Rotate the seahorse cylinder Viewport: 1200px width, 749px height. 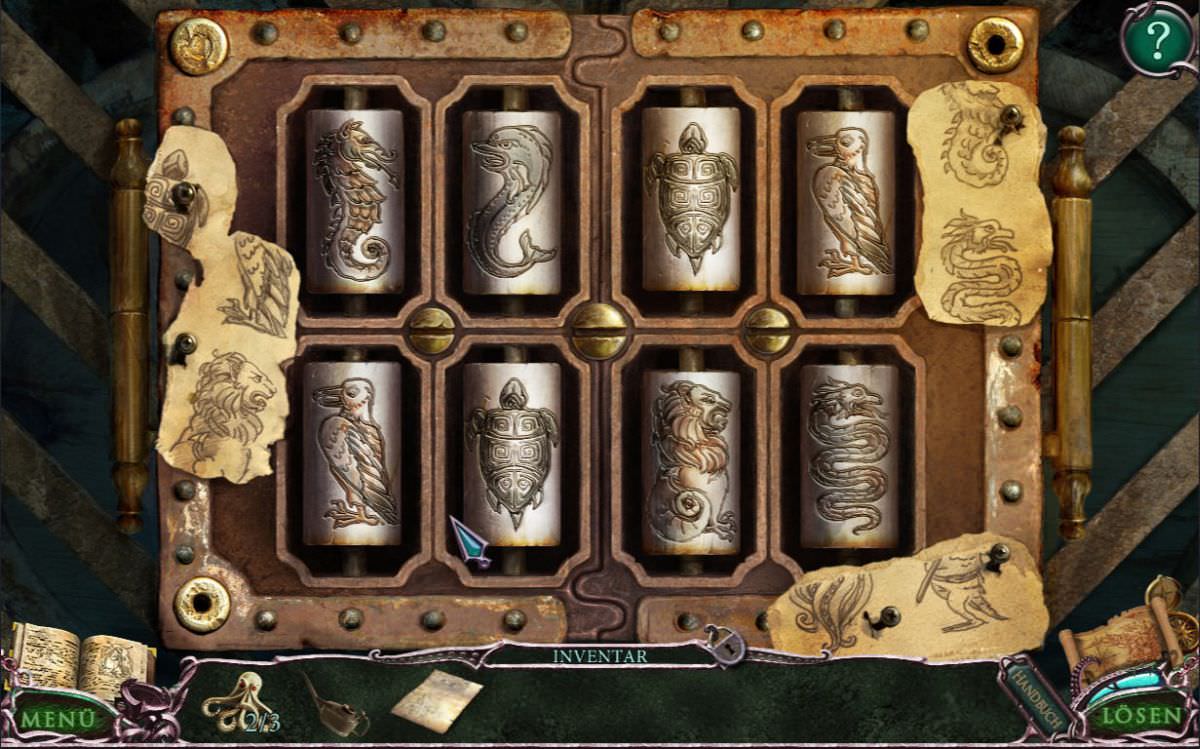(x=354, y=201)
